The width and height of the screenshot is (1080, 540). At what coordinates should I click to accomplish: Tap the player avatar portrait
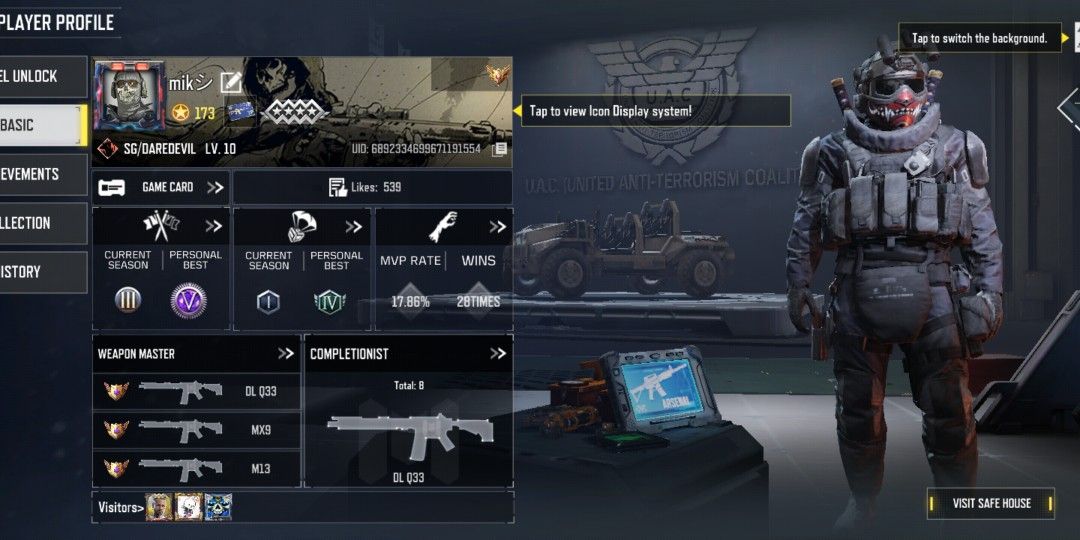coord(128,96)
